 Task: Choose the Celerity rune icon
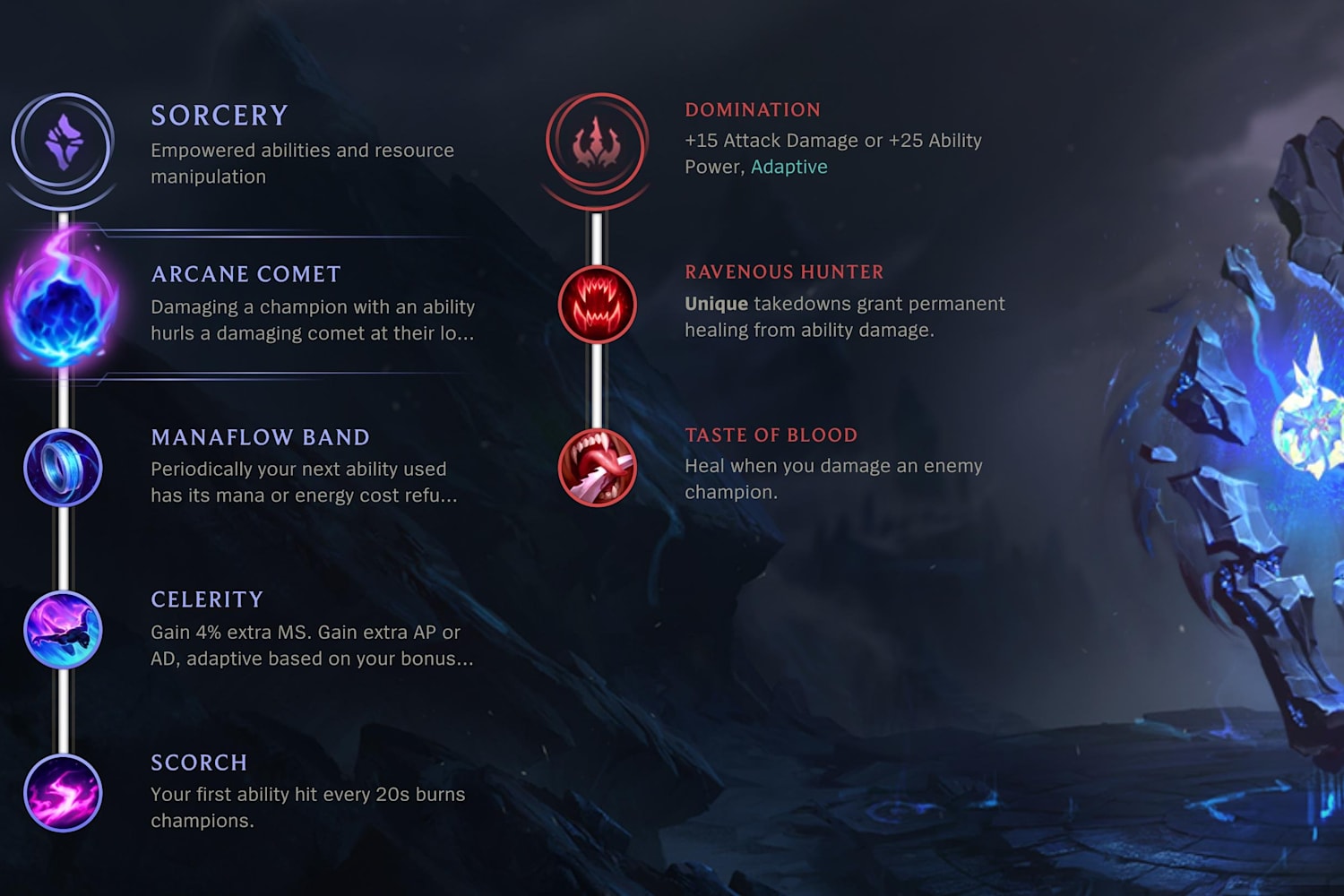tap(63, 630)
